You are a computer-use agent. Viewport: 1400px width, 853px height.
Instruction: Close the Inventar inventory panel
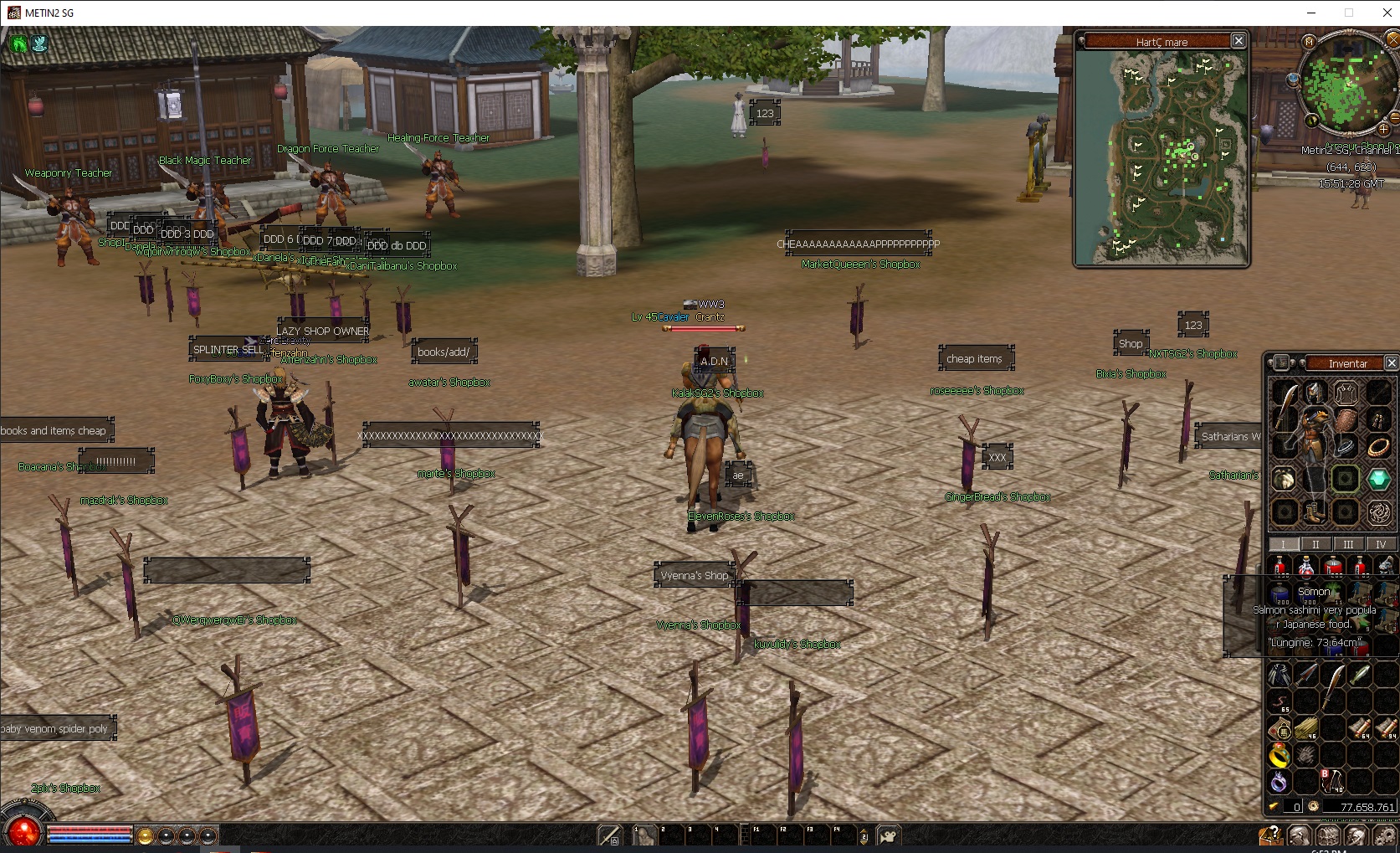click(1391, 362)
